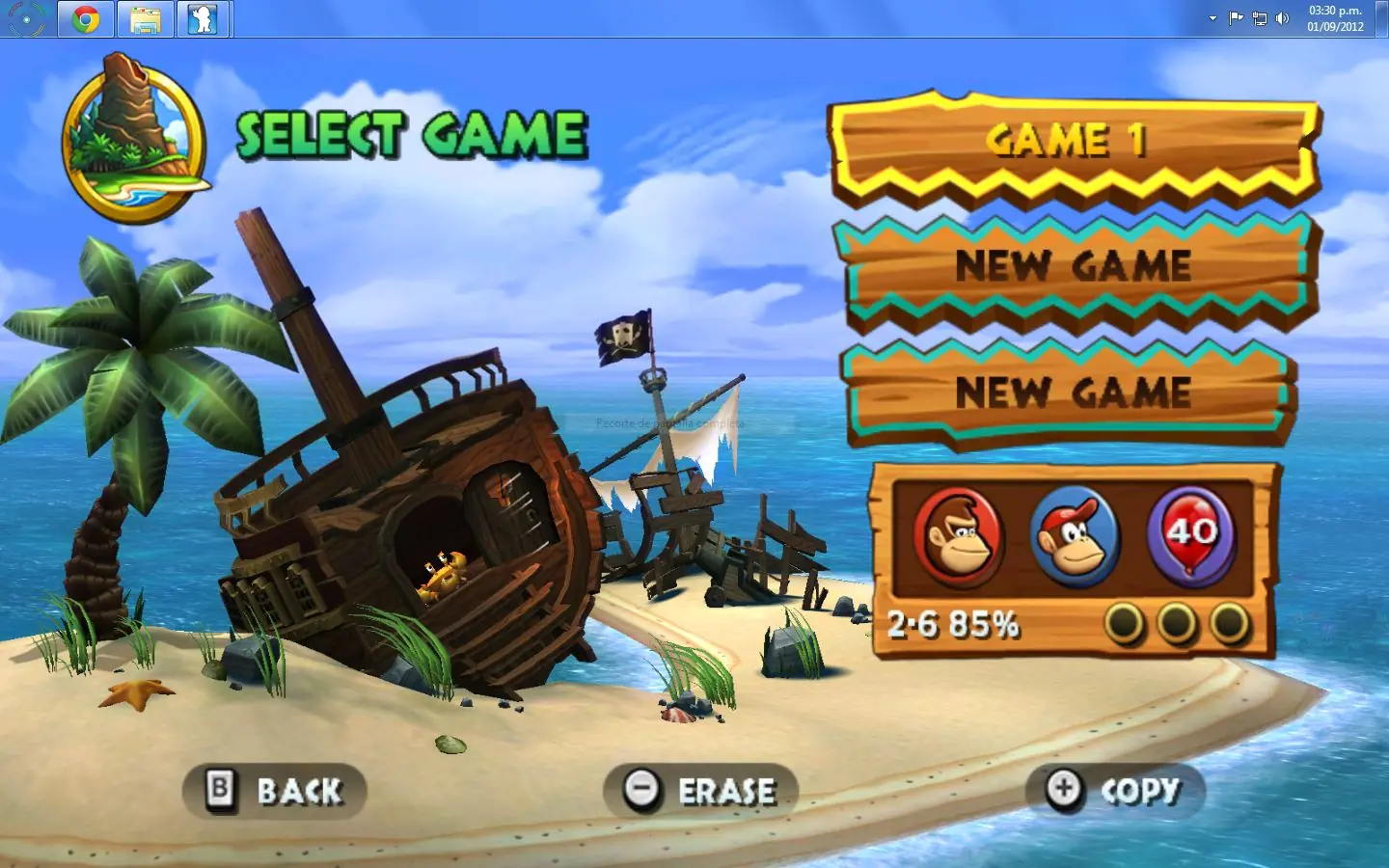The width and height of the screenshot is (1389, 868).
Task: Click the speaker icon in the system tray
Action: point(1282,17)
